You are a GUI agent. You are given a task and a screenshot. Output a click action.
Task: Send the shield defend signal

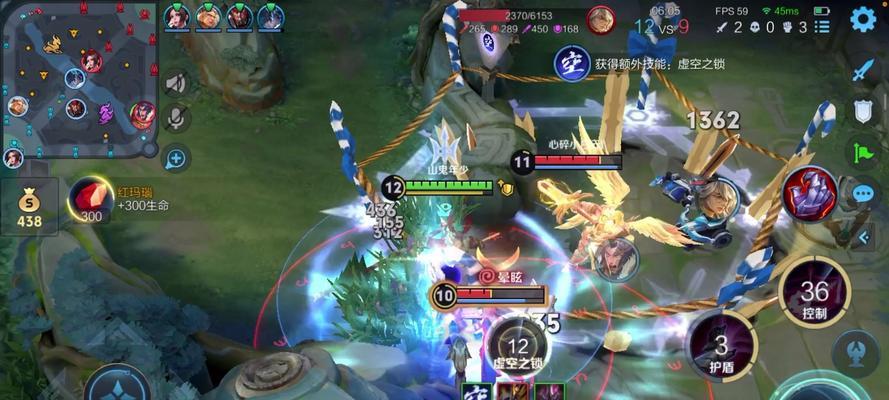pos(863,111)
